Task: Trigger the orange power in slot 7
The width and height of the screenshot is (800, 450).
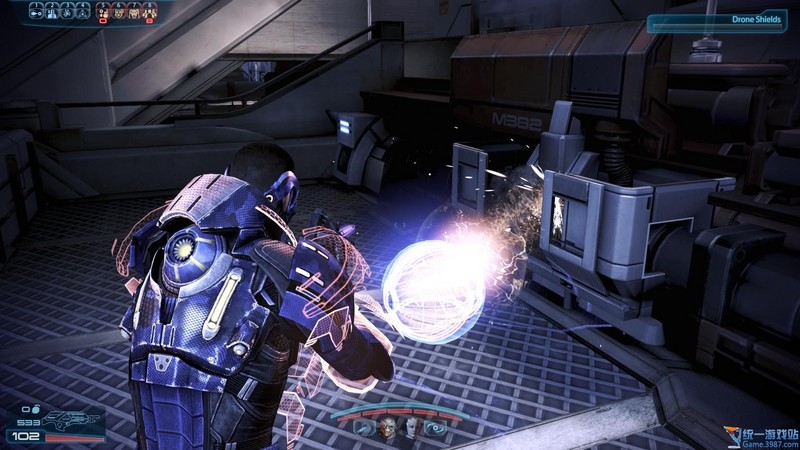Action: point(135,12)
